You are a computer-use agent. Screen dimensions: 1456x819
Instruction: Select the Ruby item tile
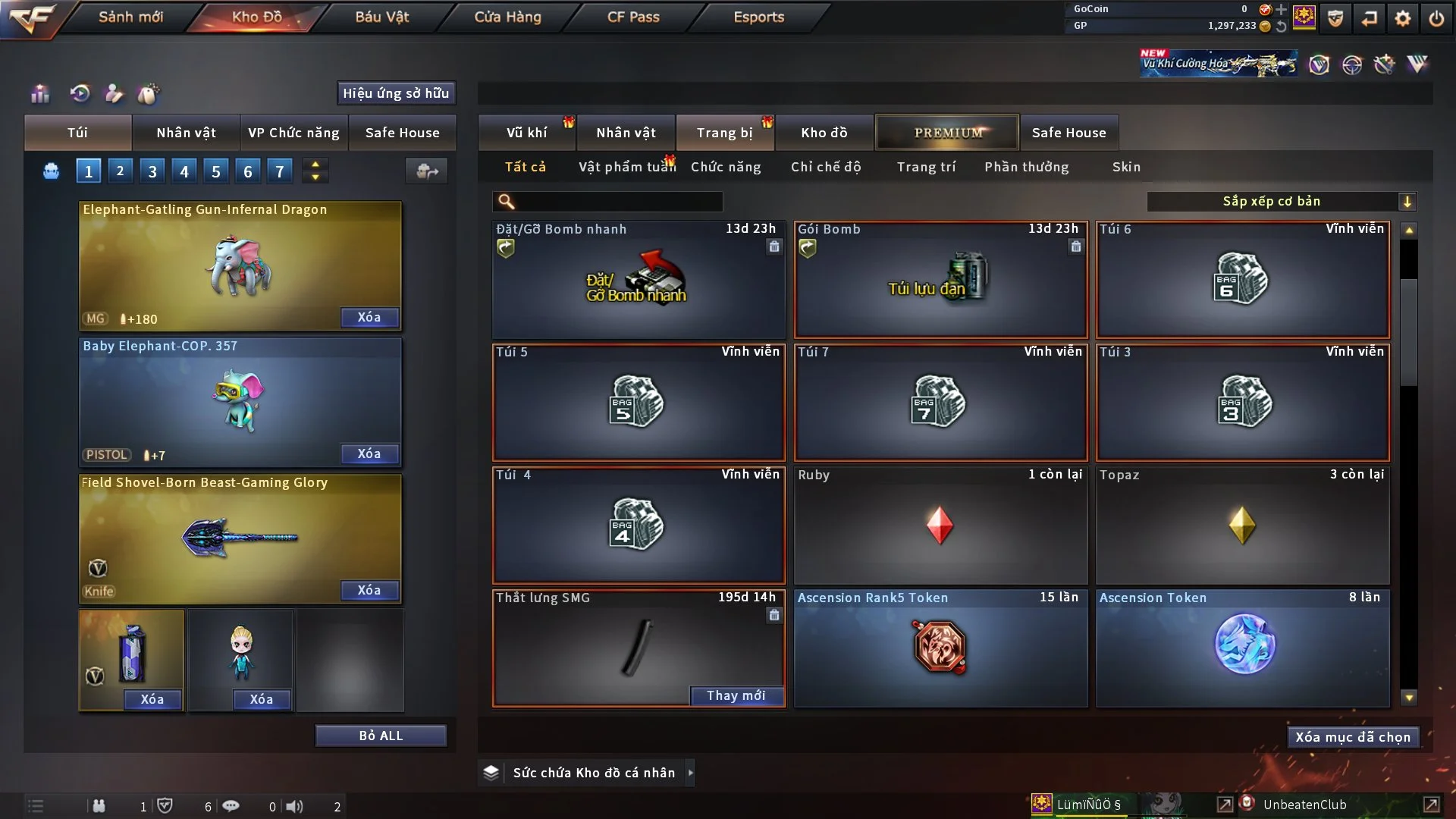point(940,525)
